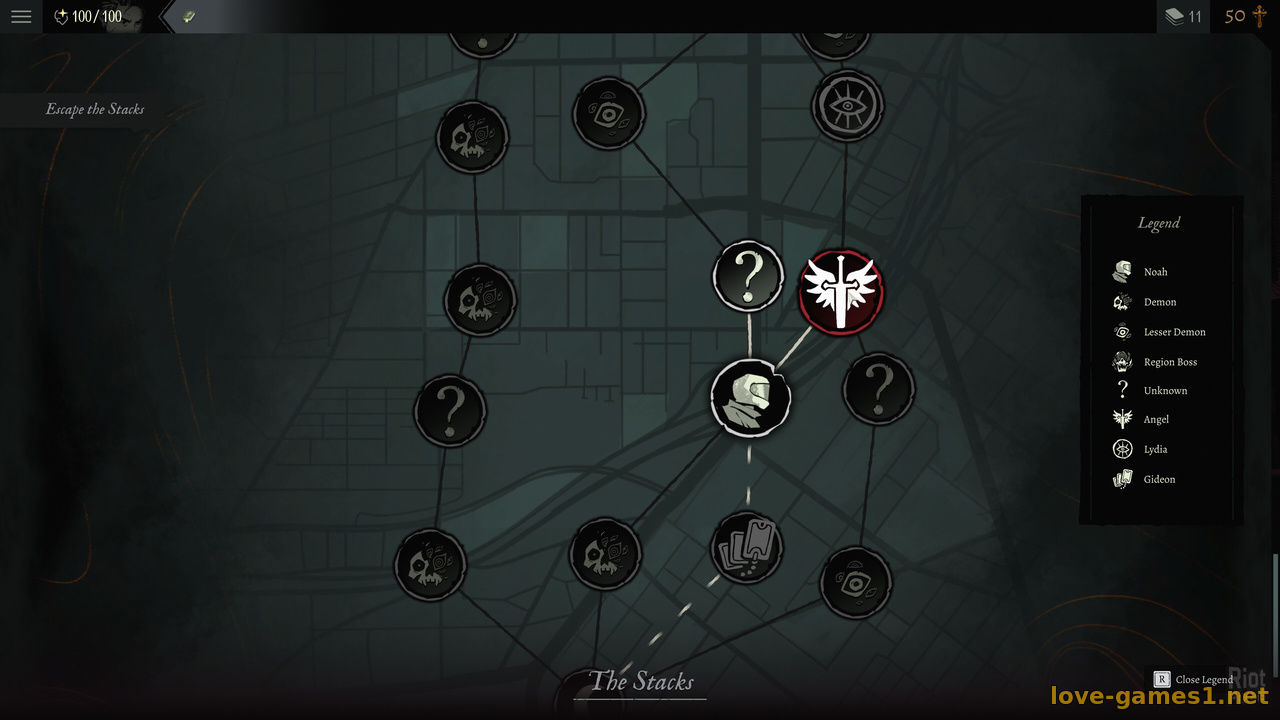Click the Angel entry in the legend
This screenshot has height=720, width=1280.
point(1155,420)
